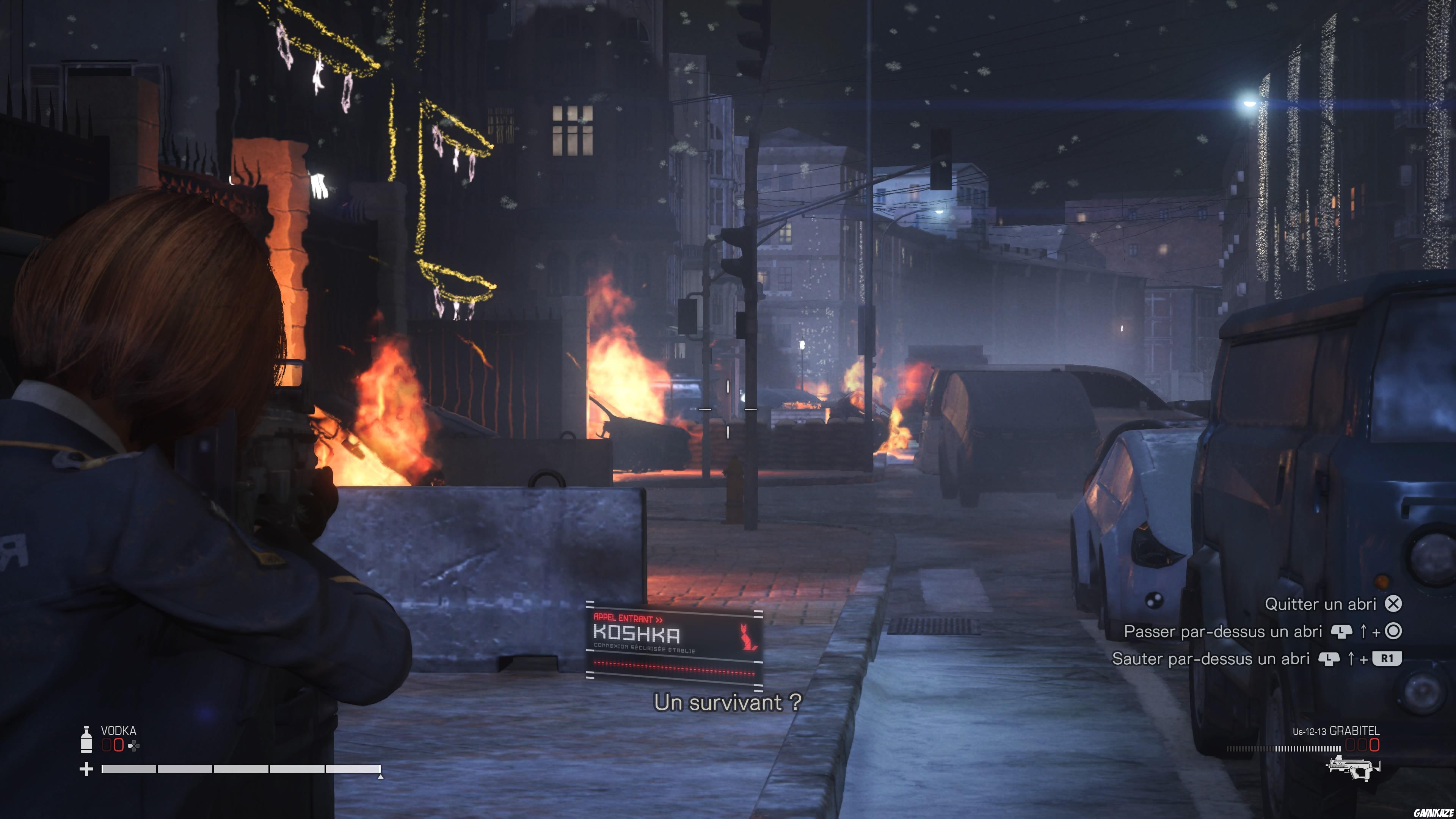Select the d-pad icon next to the vodka counter

(x=133, y=746)
